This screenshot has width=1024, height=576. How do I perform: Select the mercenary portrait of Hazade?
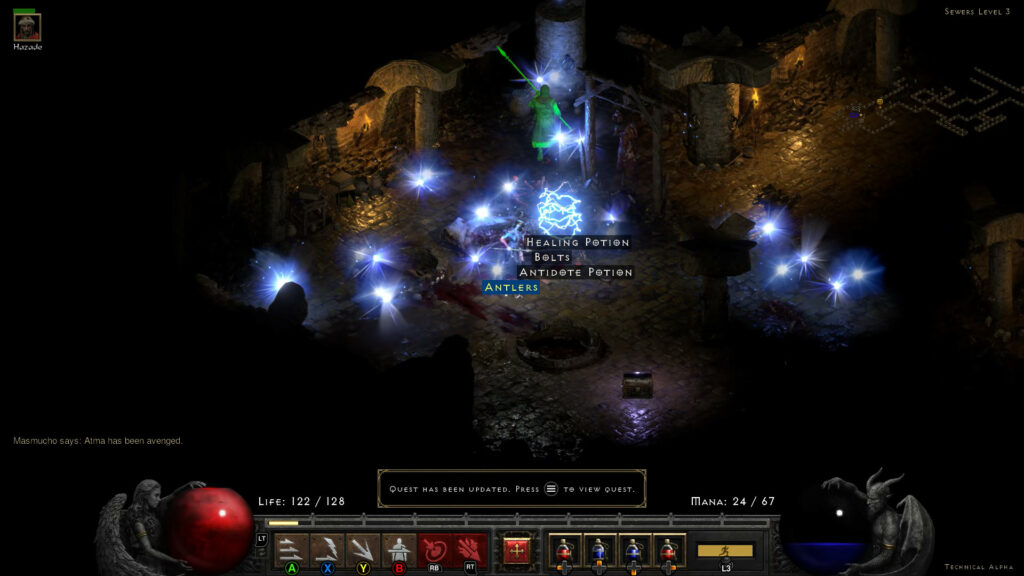tap(26, 27)
